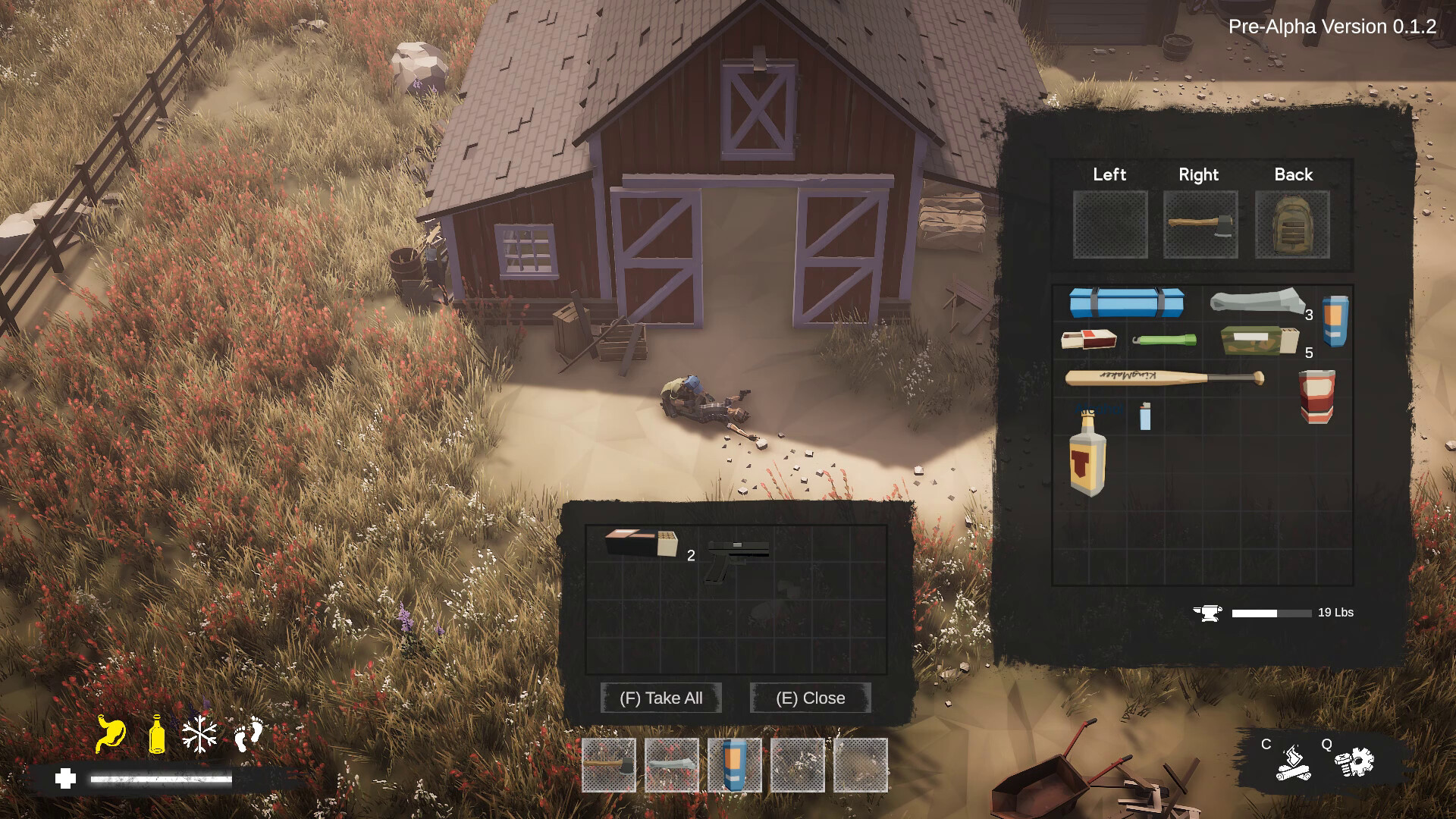Select the axe hotbar slot

[x=609, y=765]
